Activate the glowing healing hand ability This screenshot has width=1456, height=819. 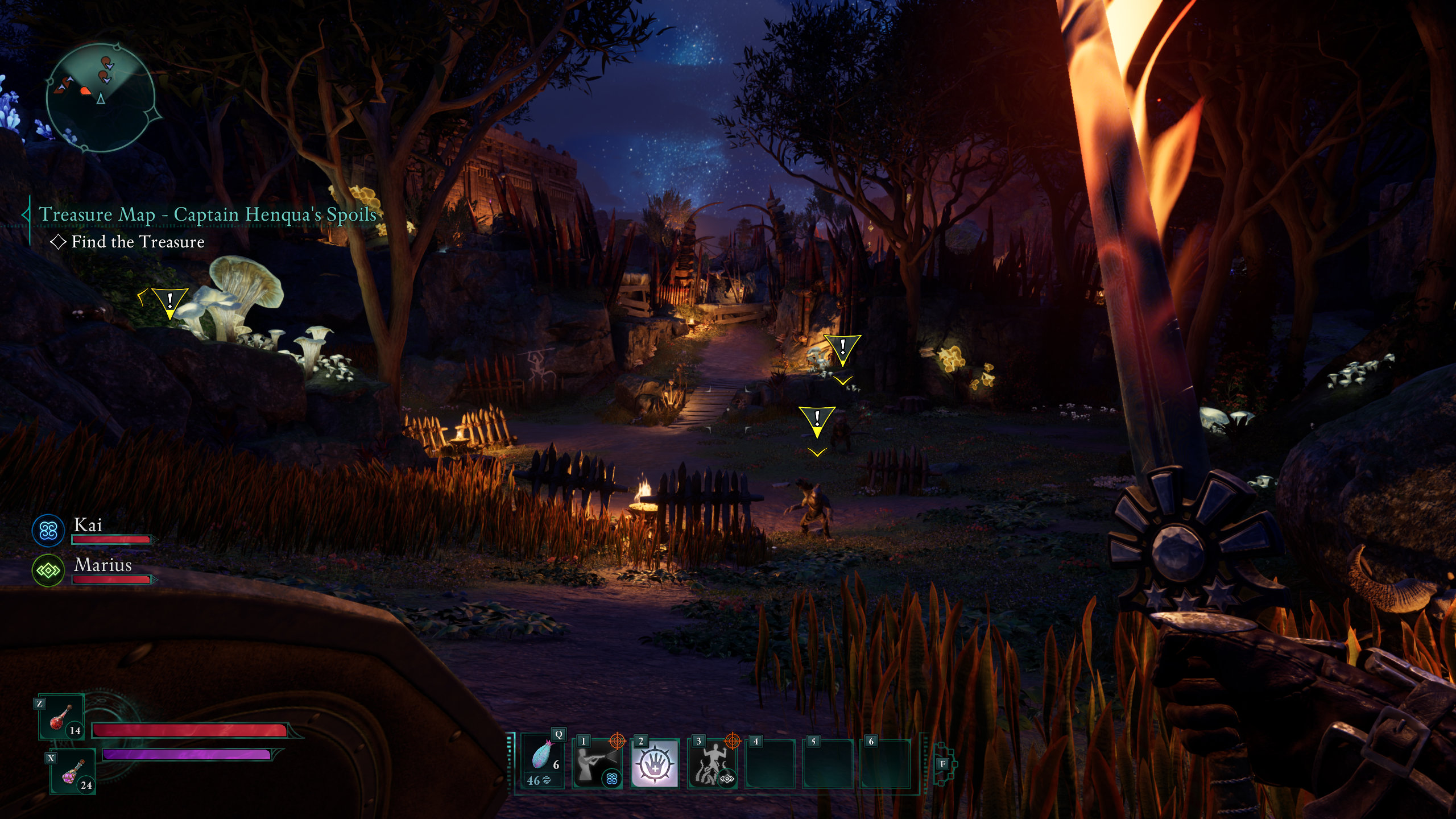click(655, 763)
